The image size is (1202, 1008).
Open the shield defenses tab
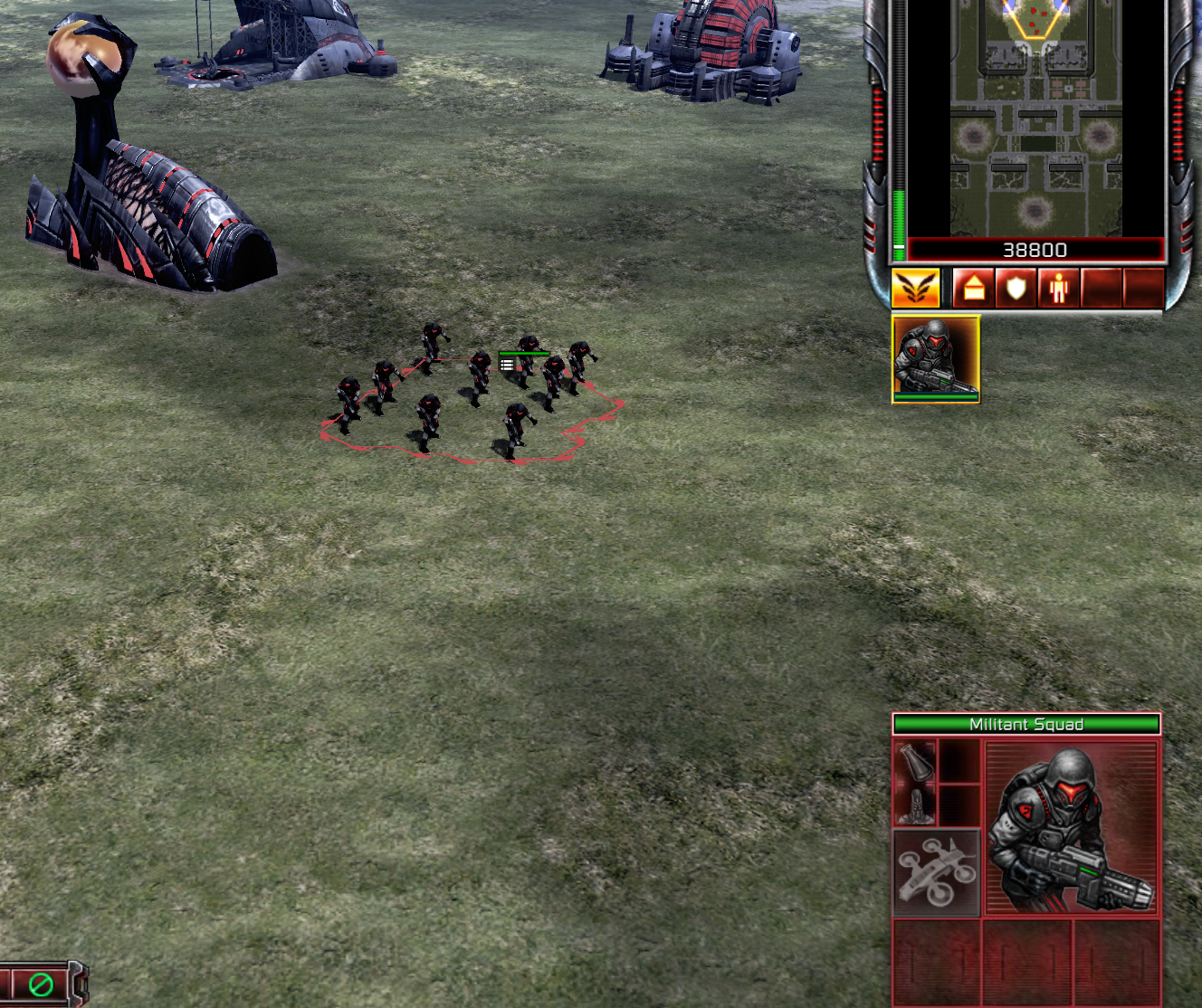[1016, 289]
